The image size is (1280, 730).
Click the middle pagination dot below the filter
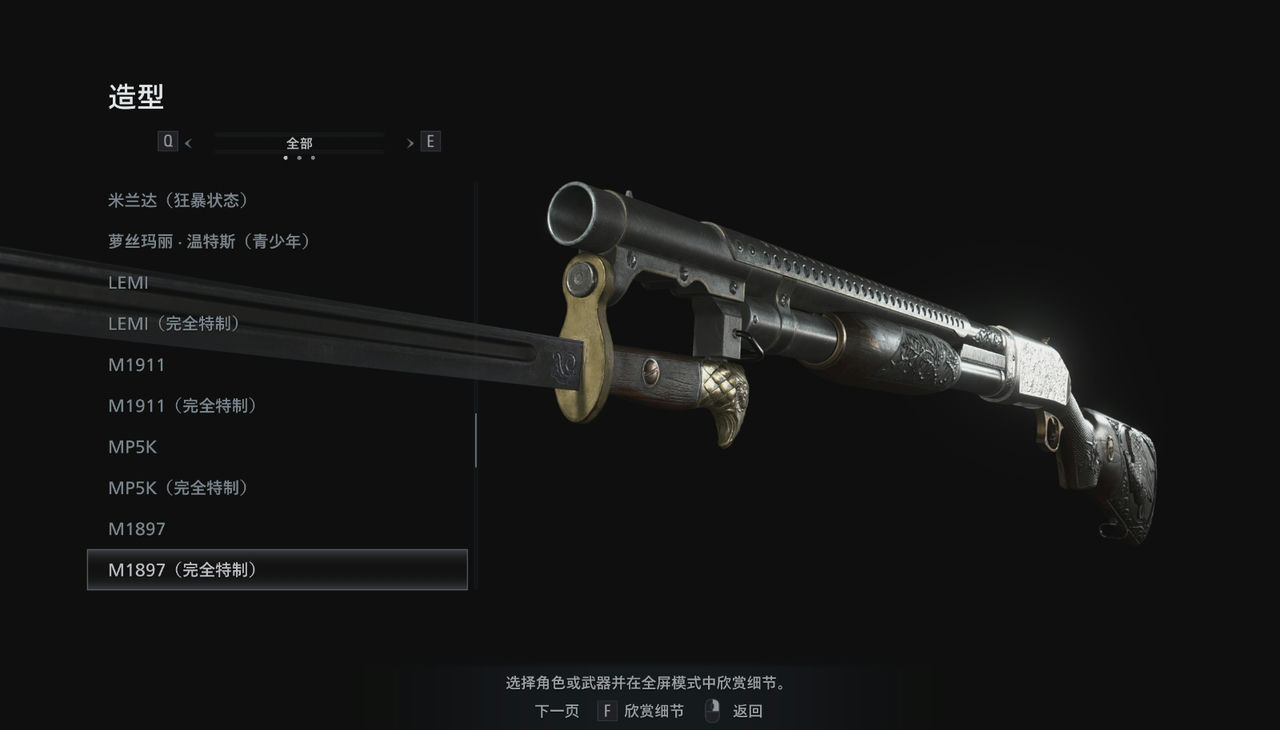pyautogui.click(x=299, y=158)
